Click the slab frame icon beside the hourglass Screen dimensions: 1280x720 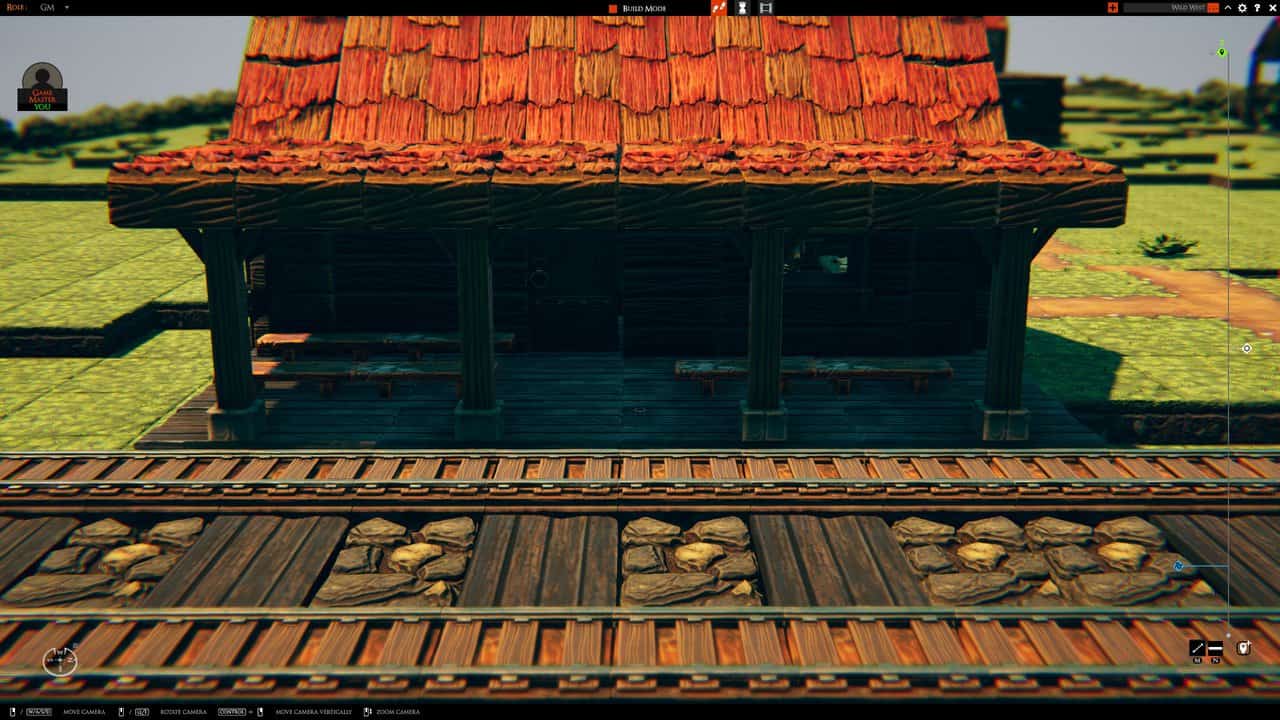click(x=767, y=8)
